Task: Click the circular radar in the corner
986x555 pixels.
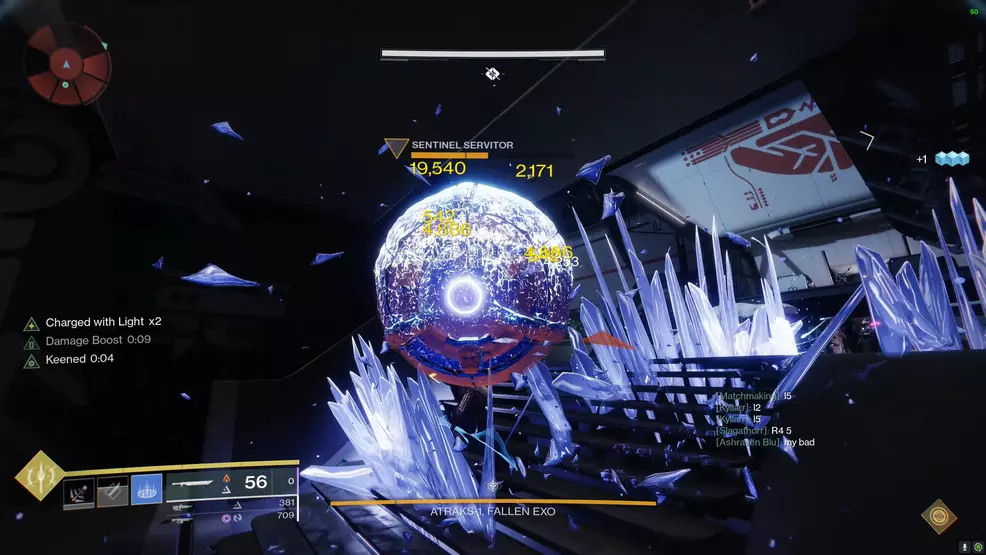Action: pyautogui.click(x=67, y=64)
